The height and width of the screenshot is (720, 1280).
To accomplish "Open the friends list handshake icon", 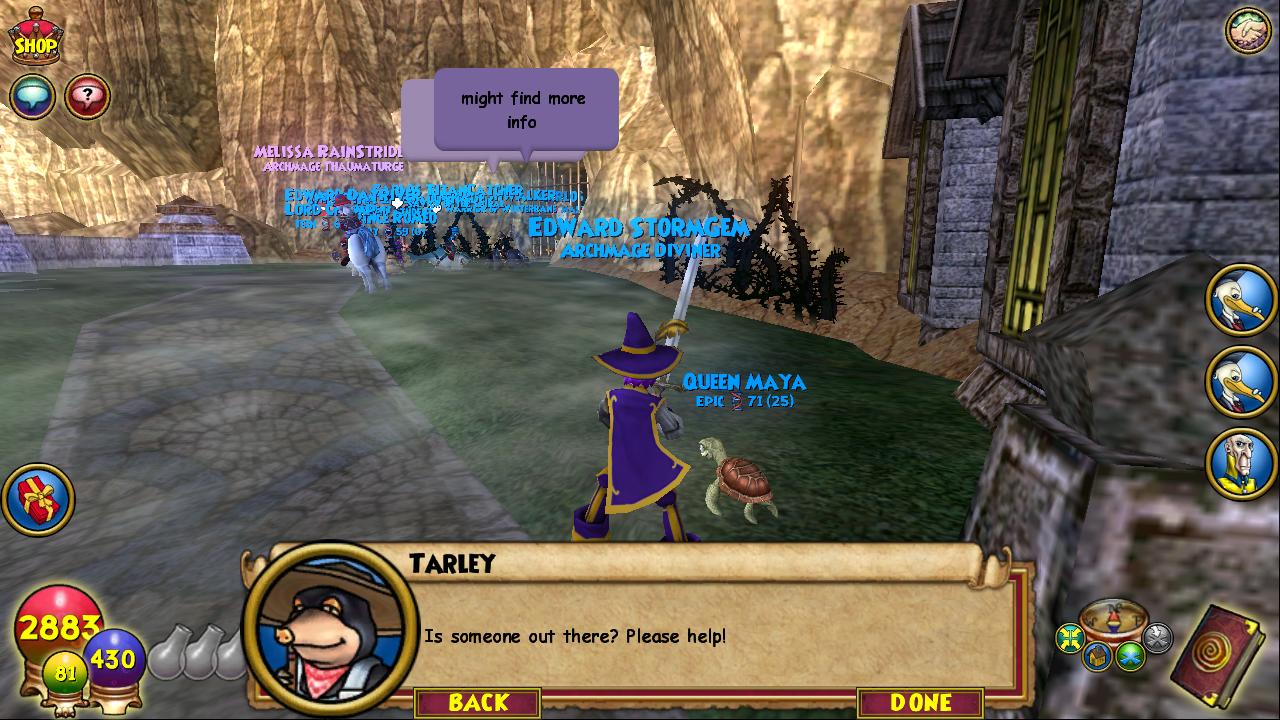I will point(1247,30).
